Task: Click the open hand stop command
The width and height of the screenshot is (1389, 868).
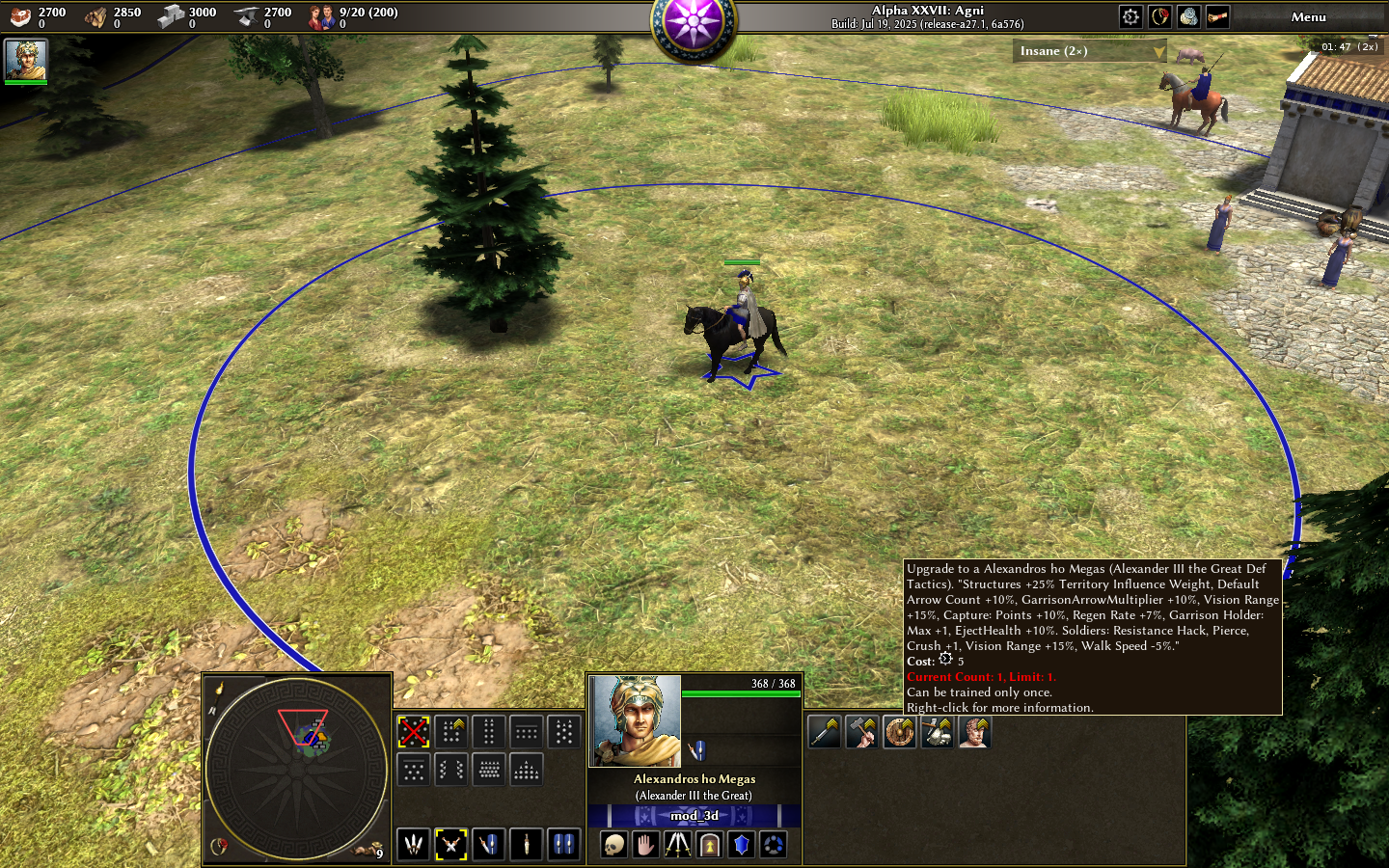Action: [x=645, y=846]
